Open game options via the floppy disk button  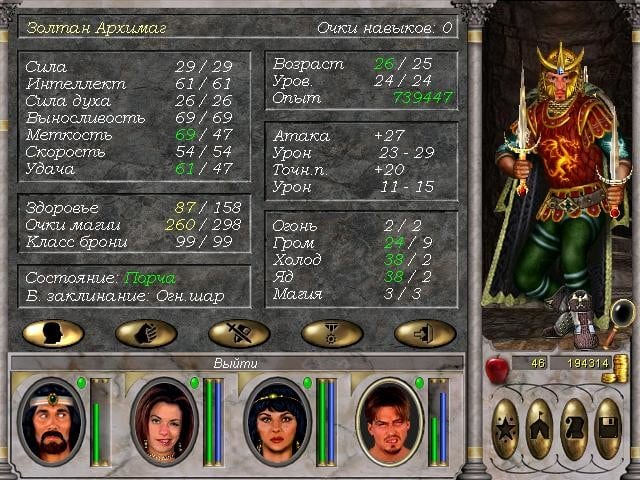pyautogui.click(x=608, y=429)
